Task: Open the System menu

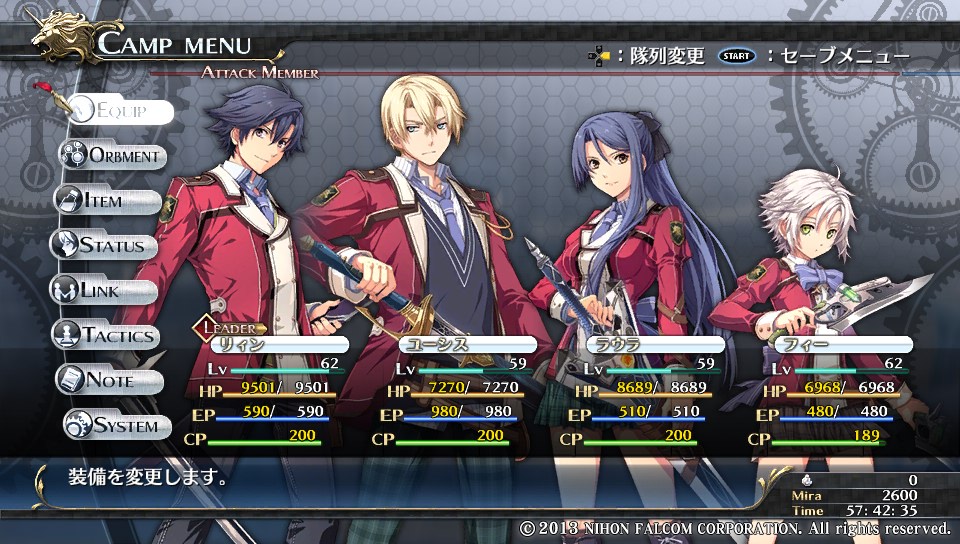Action: (114, 425)
